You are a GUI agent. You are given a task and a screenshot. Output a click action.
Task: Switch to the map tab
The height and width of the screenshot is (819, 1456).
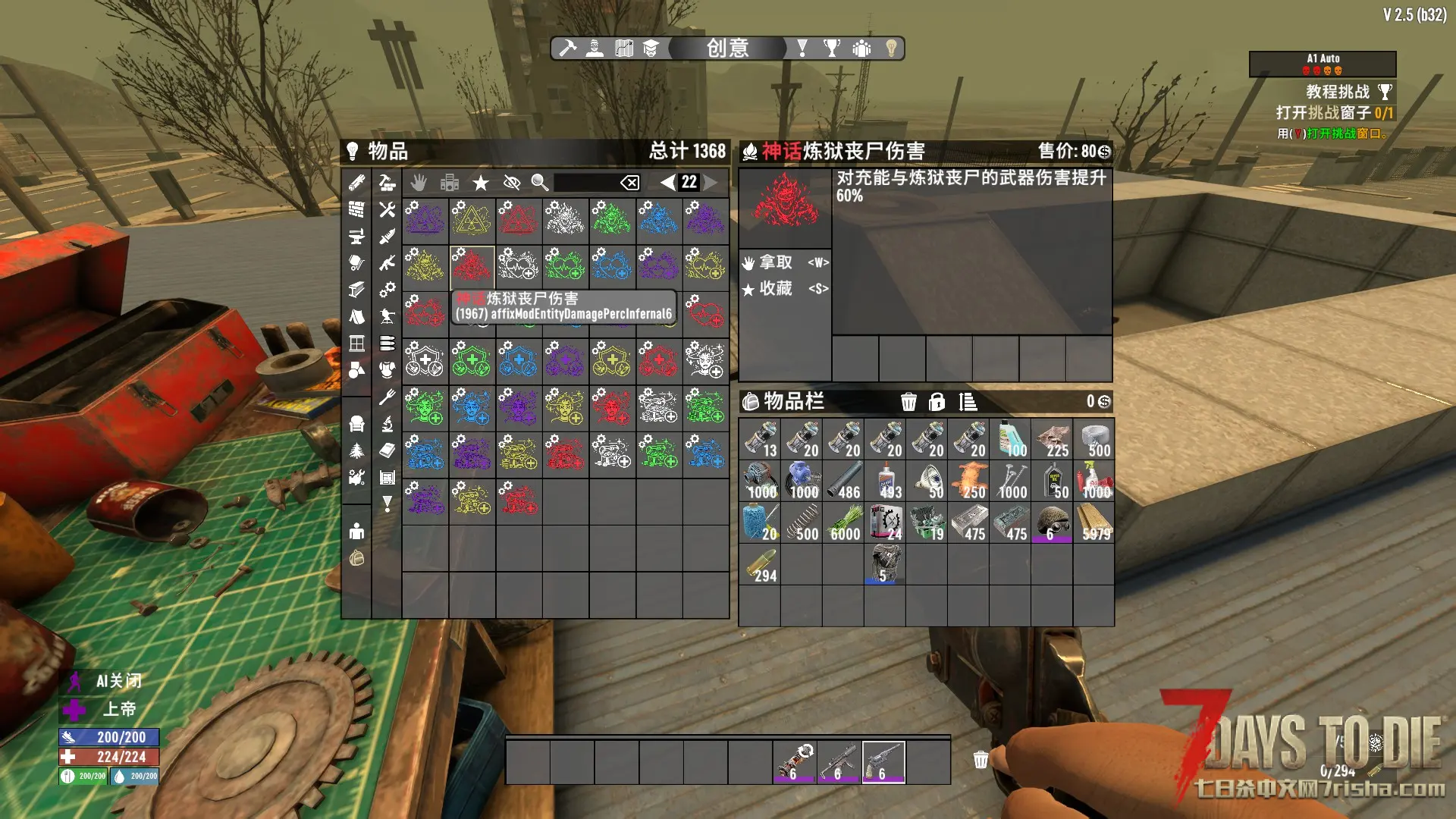click(623, 49)
